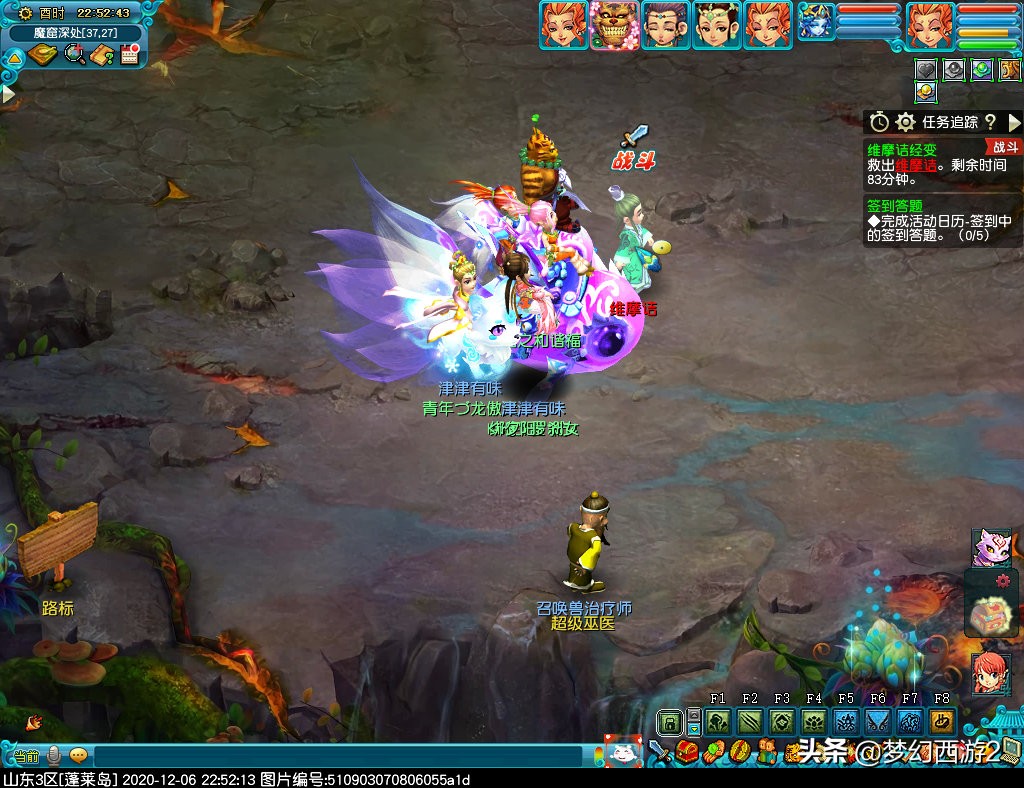Activate the F1 skill slot
Image resolution: width=1024 pixels, height=788 pixels.
pos(718,722)
